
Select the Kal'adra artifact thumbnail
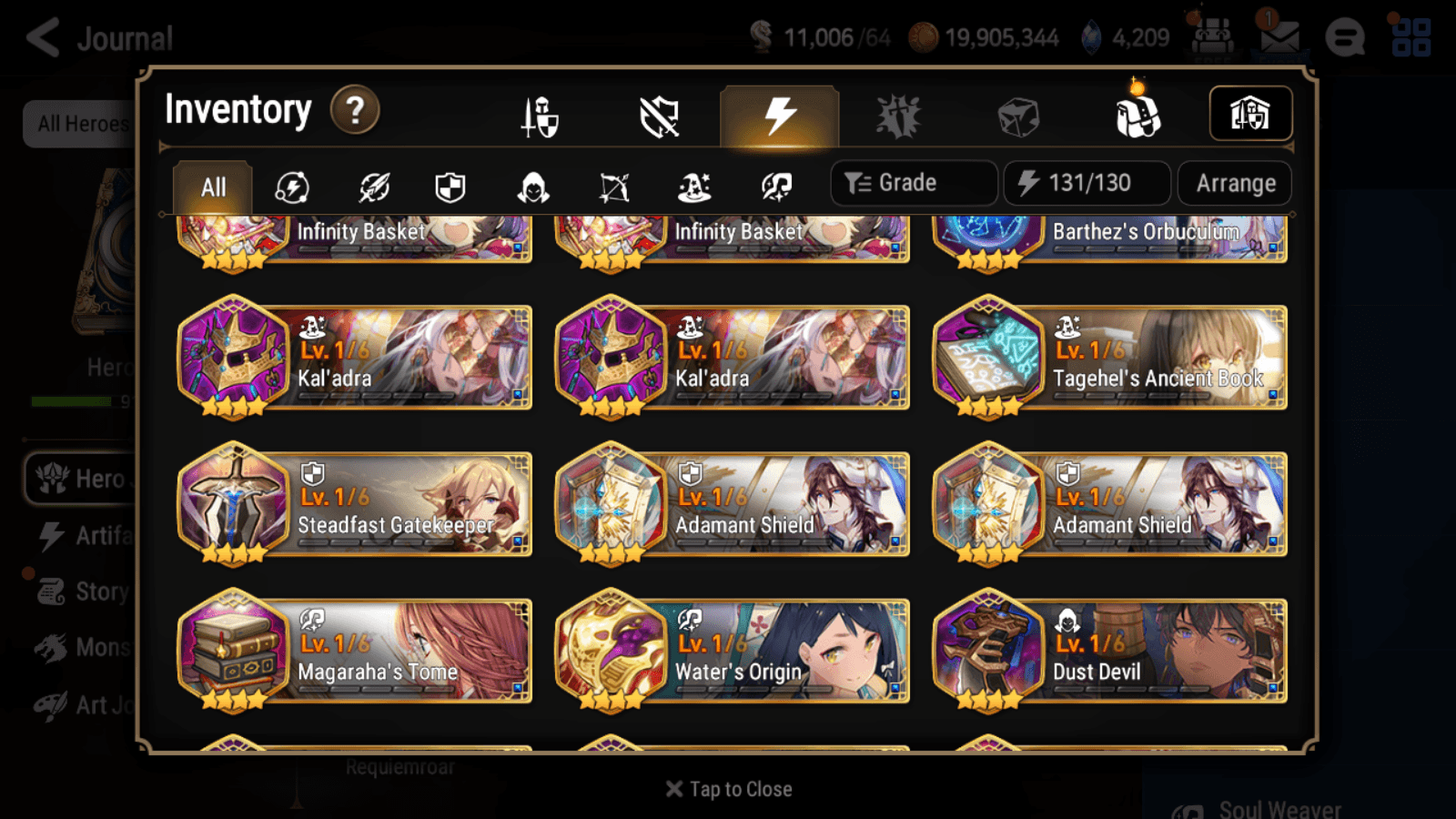pyautogui.click(x=233, y=357)
